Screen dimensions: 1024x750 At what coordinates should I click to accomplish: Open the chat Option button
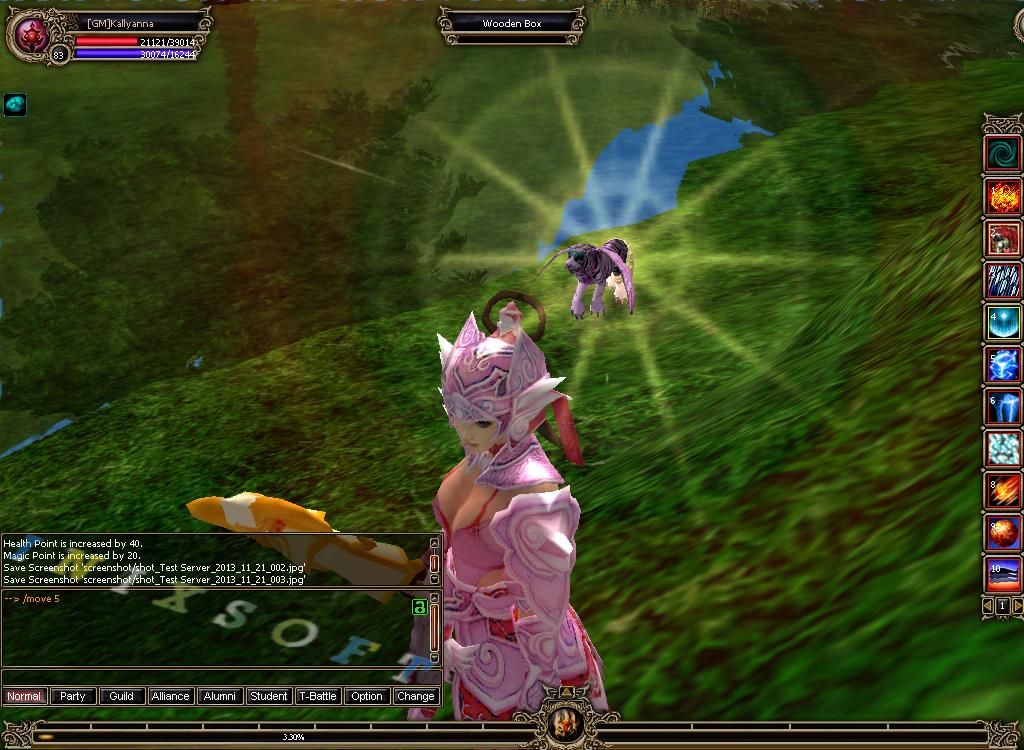(367, 696)
